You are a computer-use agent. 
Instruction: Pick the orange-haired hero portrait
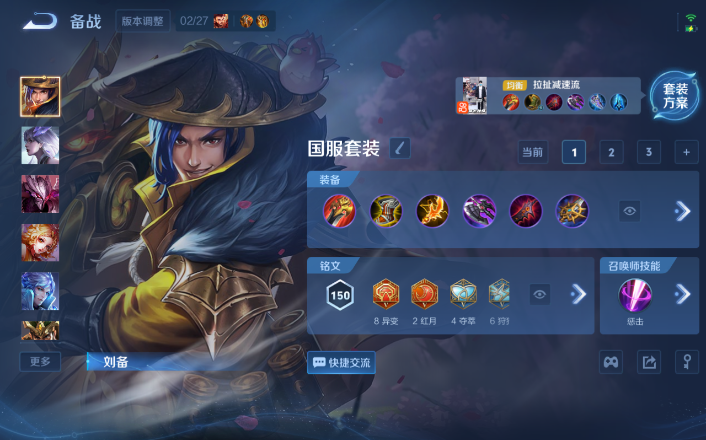(40, 242)
